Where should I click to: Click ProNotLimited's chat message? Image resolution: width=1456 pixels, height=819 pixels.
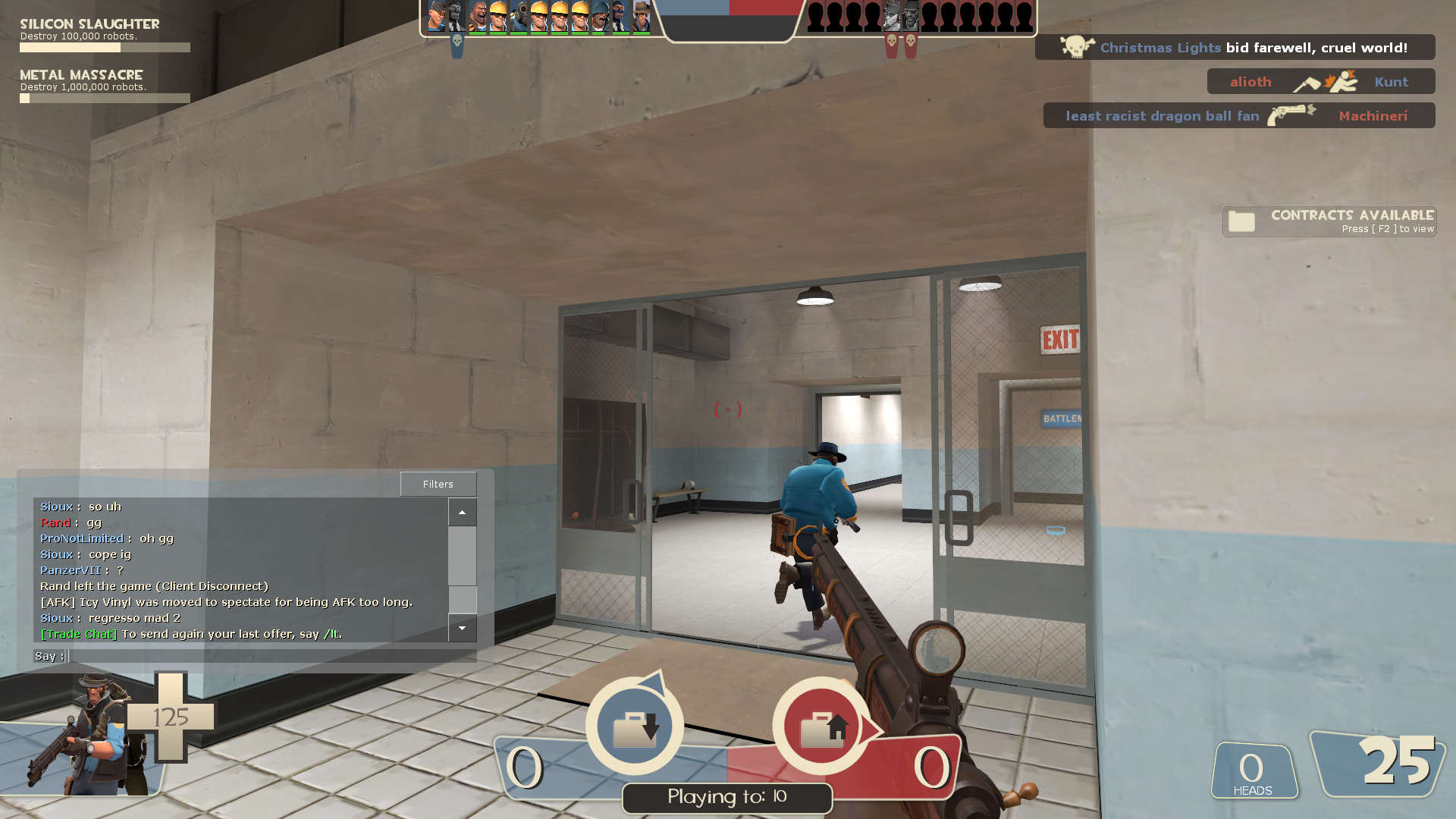tap(107, 538)
